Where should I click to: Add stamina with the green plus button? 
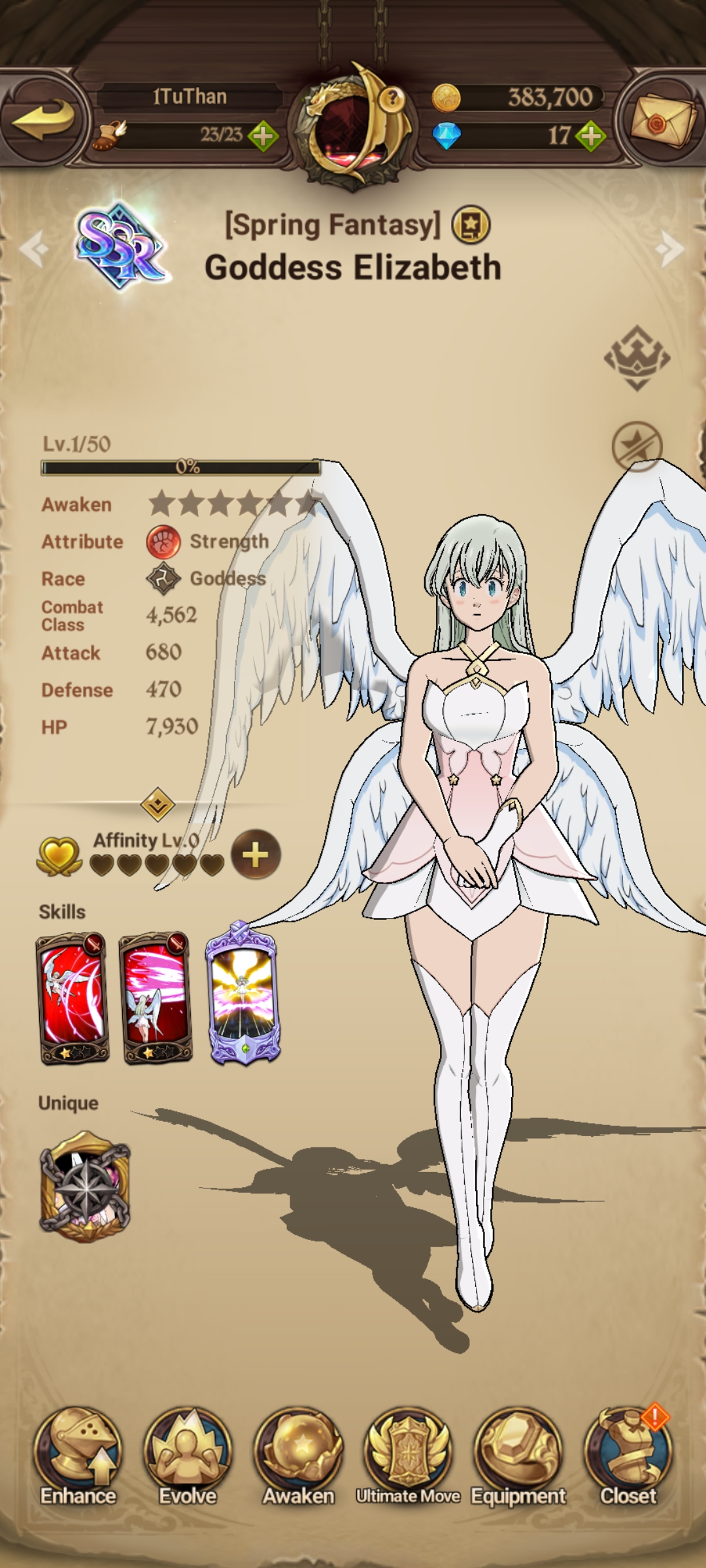[x=263, y=136]
